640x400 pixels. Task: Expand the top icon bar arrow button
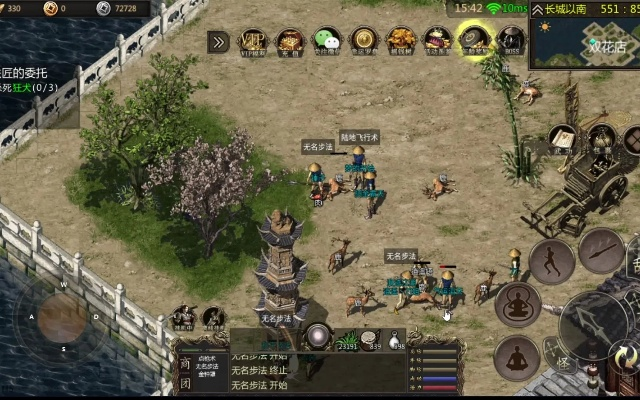tap(218, 41)
